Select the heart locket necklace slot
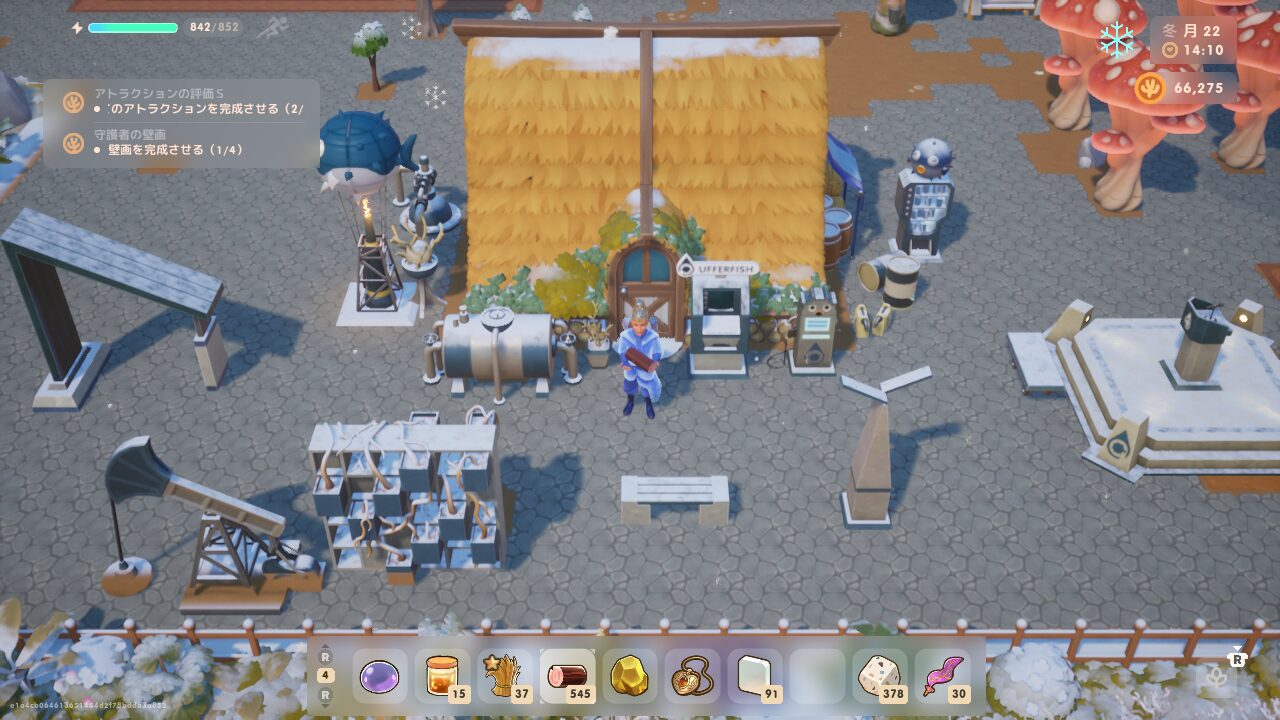This screenshot has height=720, width=1280. [692, 677]
